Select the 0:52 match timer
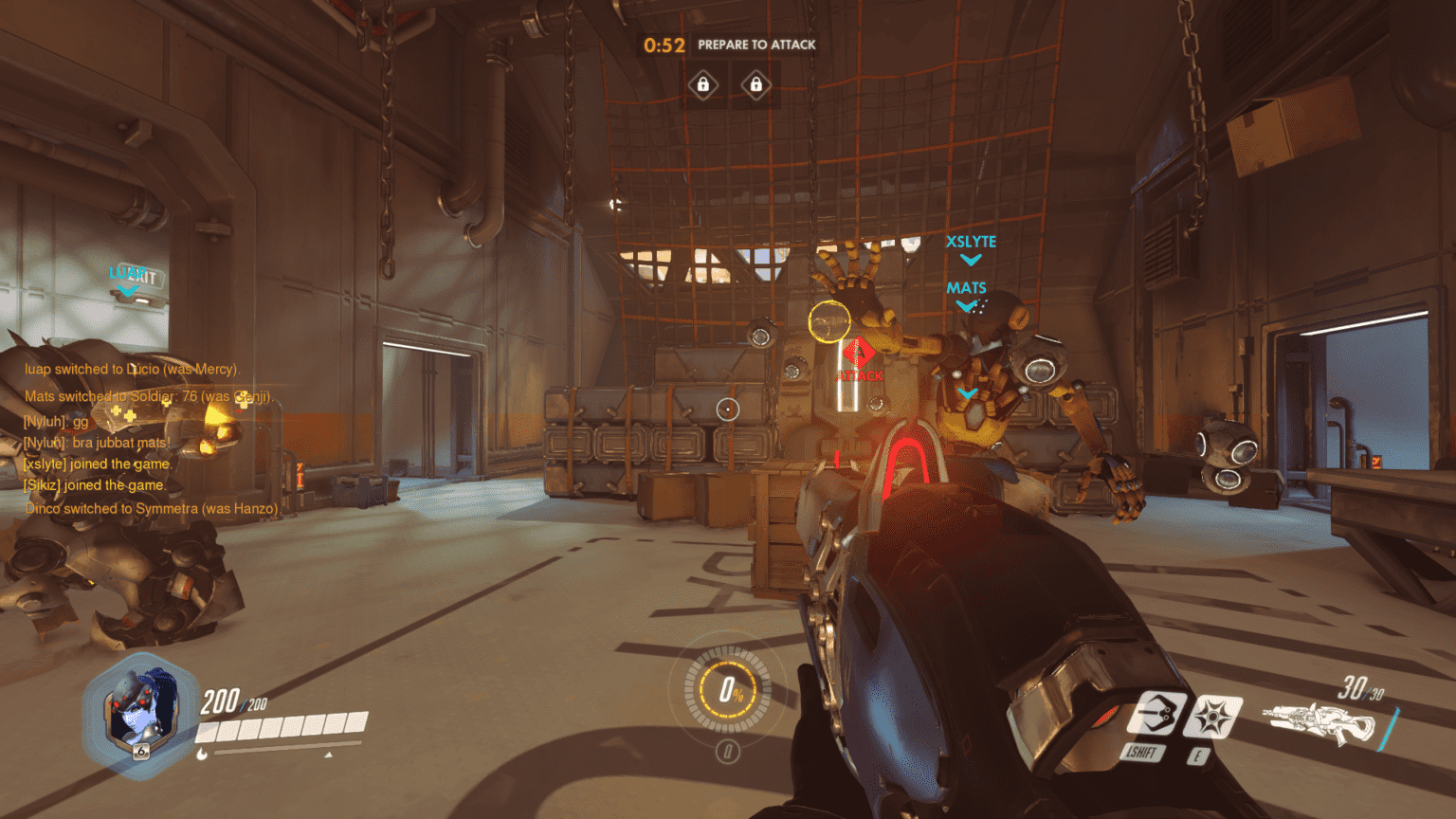The height and width of the screenshot is (819, 1456). 662,44
